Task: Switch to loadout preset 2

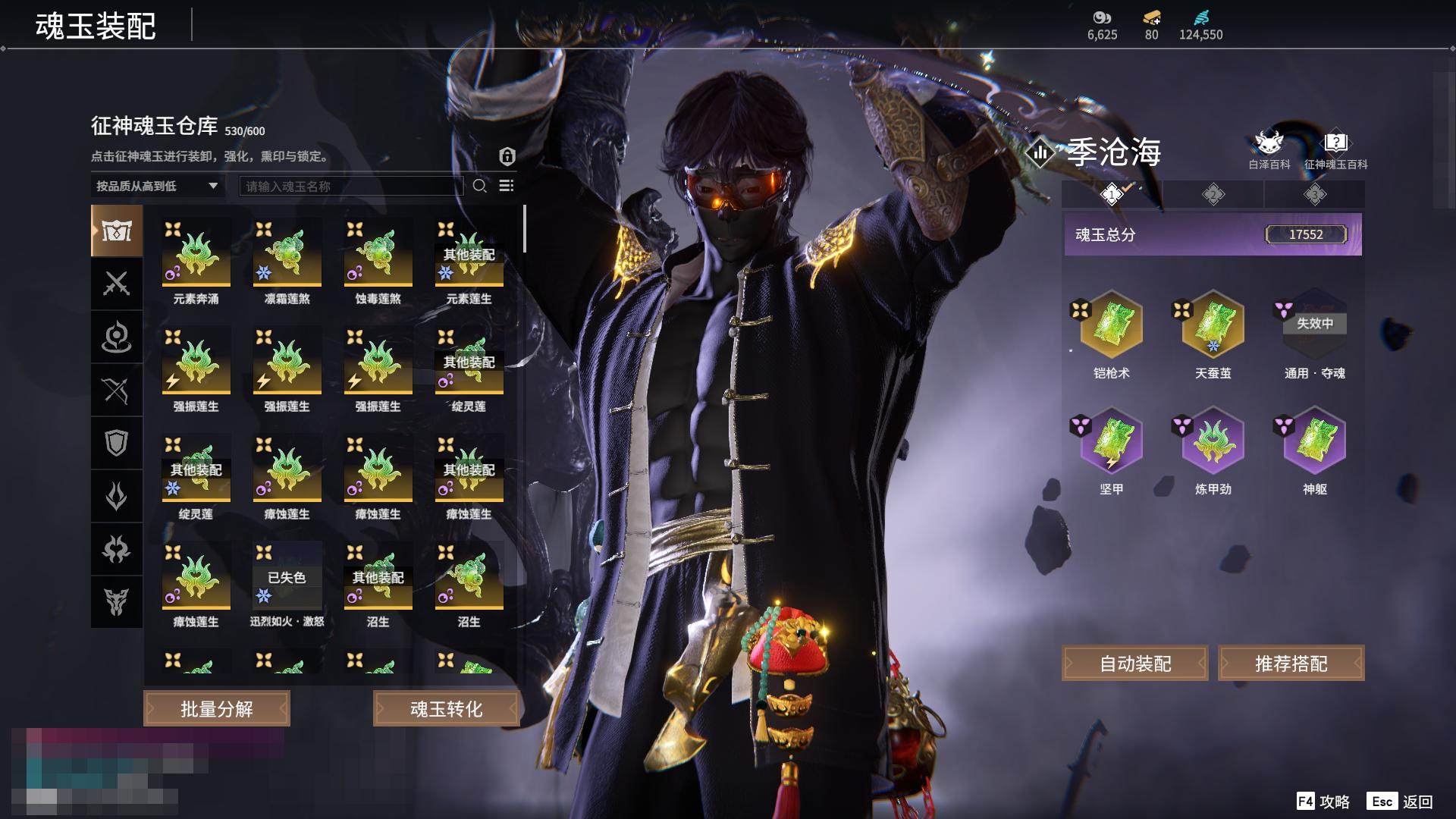Action: (1213, 195)
